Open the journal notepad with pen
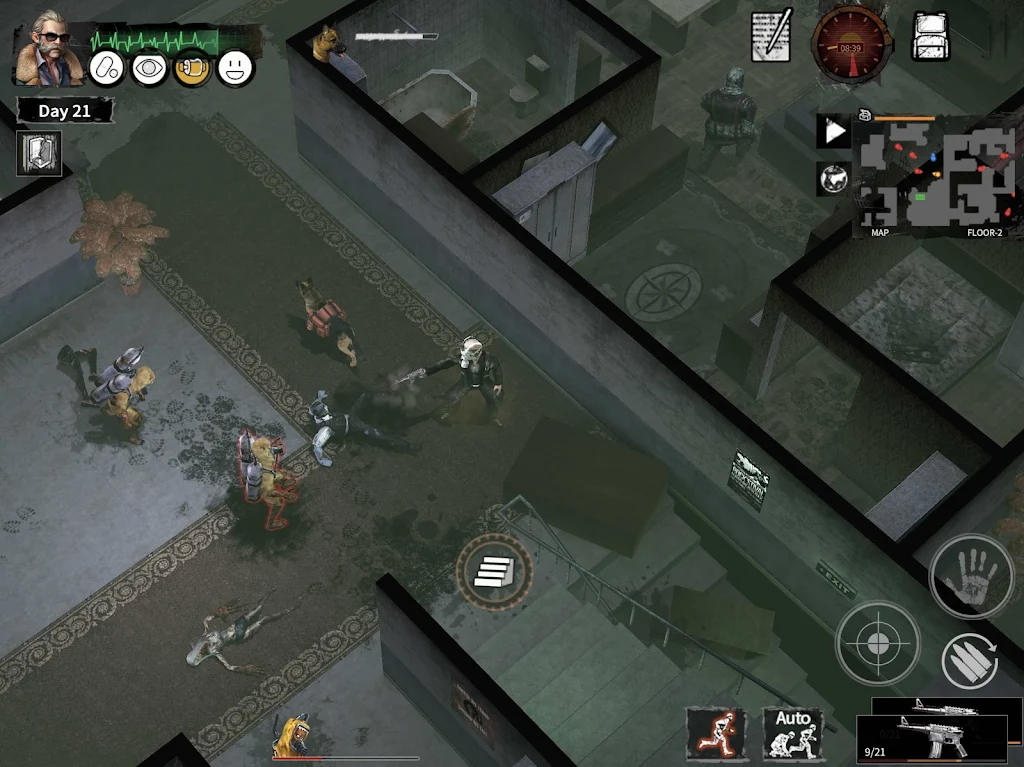This screenshot has height=767, width=1024. click(x=772, y=37)
